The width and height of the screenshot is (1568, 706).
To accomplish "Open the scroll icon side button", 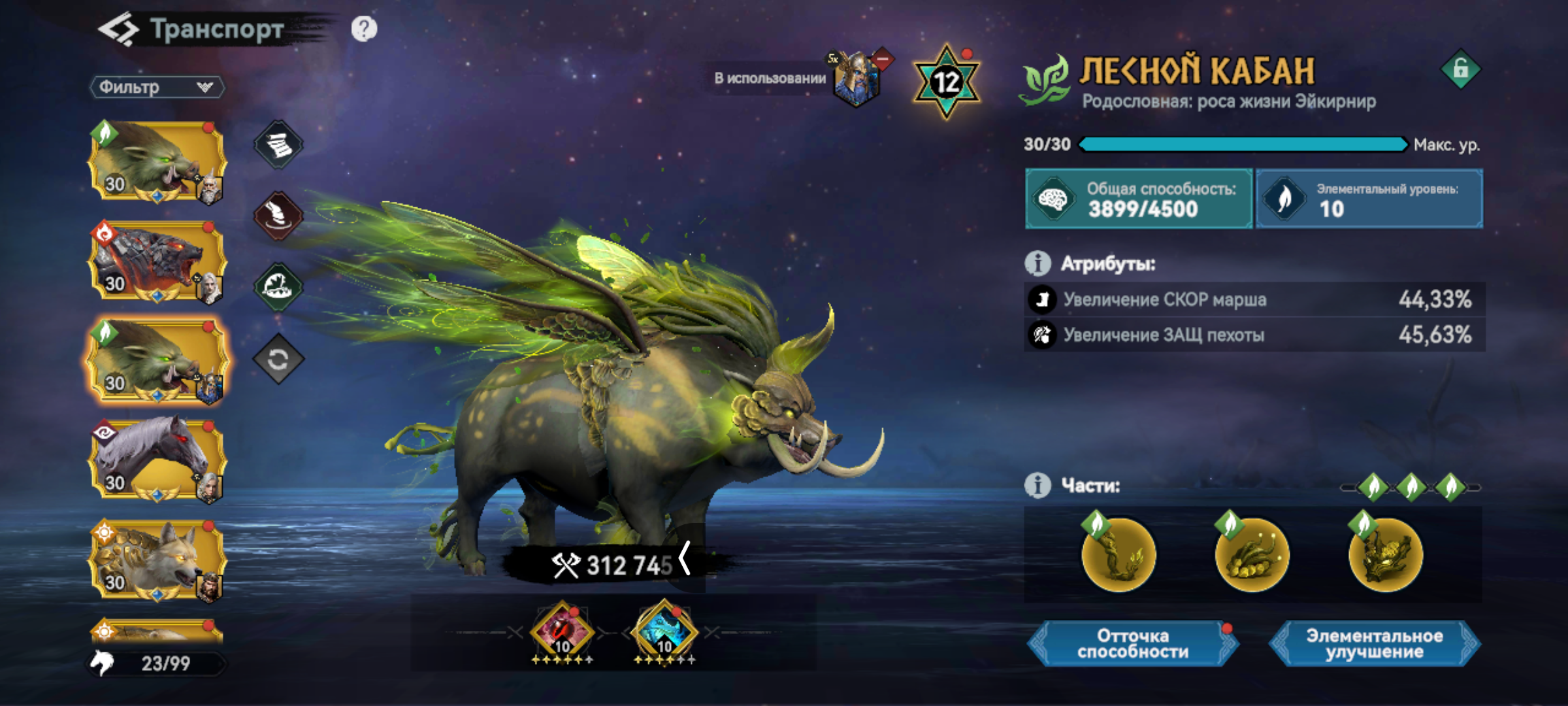I will pos(279,144).
